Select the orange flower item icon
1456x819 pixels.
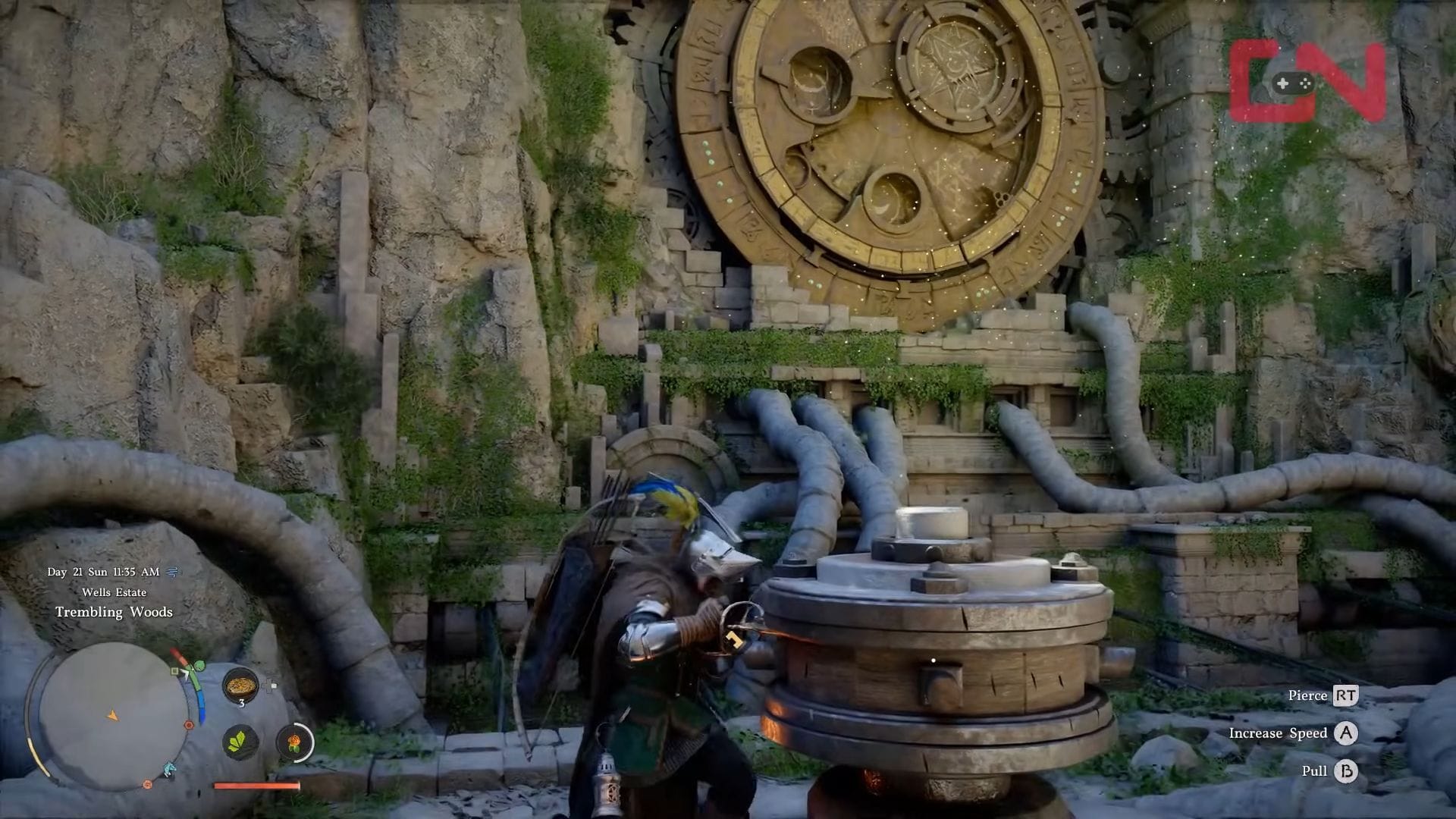coord(293,743)
